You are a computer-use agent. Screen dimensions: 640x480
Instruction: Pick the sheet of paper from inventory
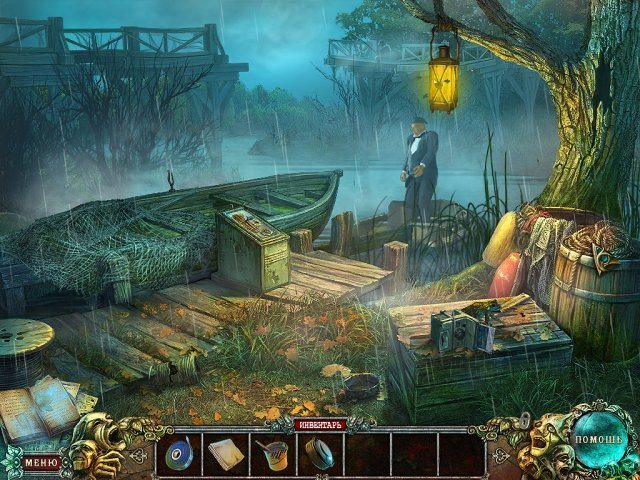pyautogui.click(x=224, y=455)
